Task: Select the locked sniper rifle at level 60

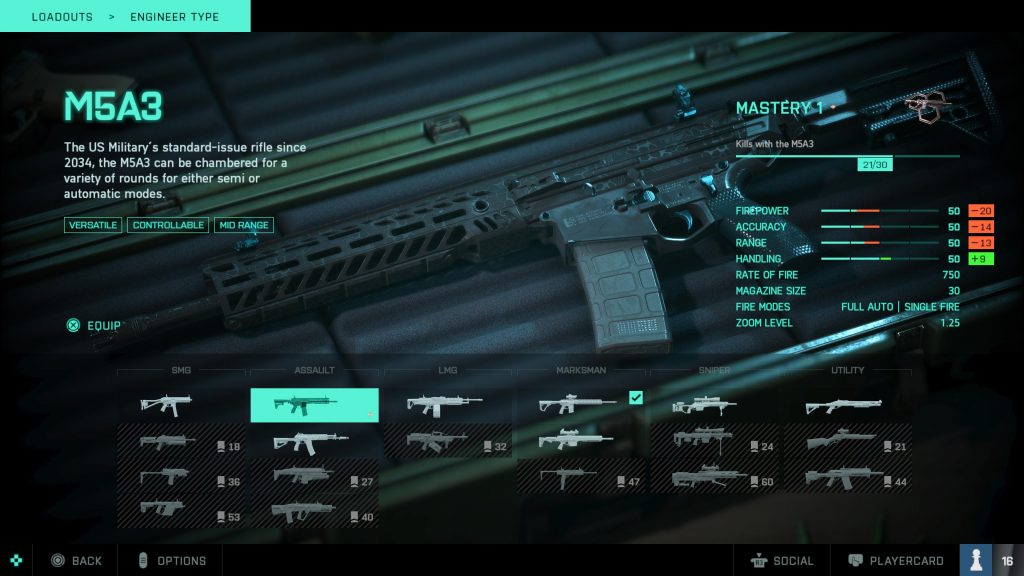Action: 714,476
